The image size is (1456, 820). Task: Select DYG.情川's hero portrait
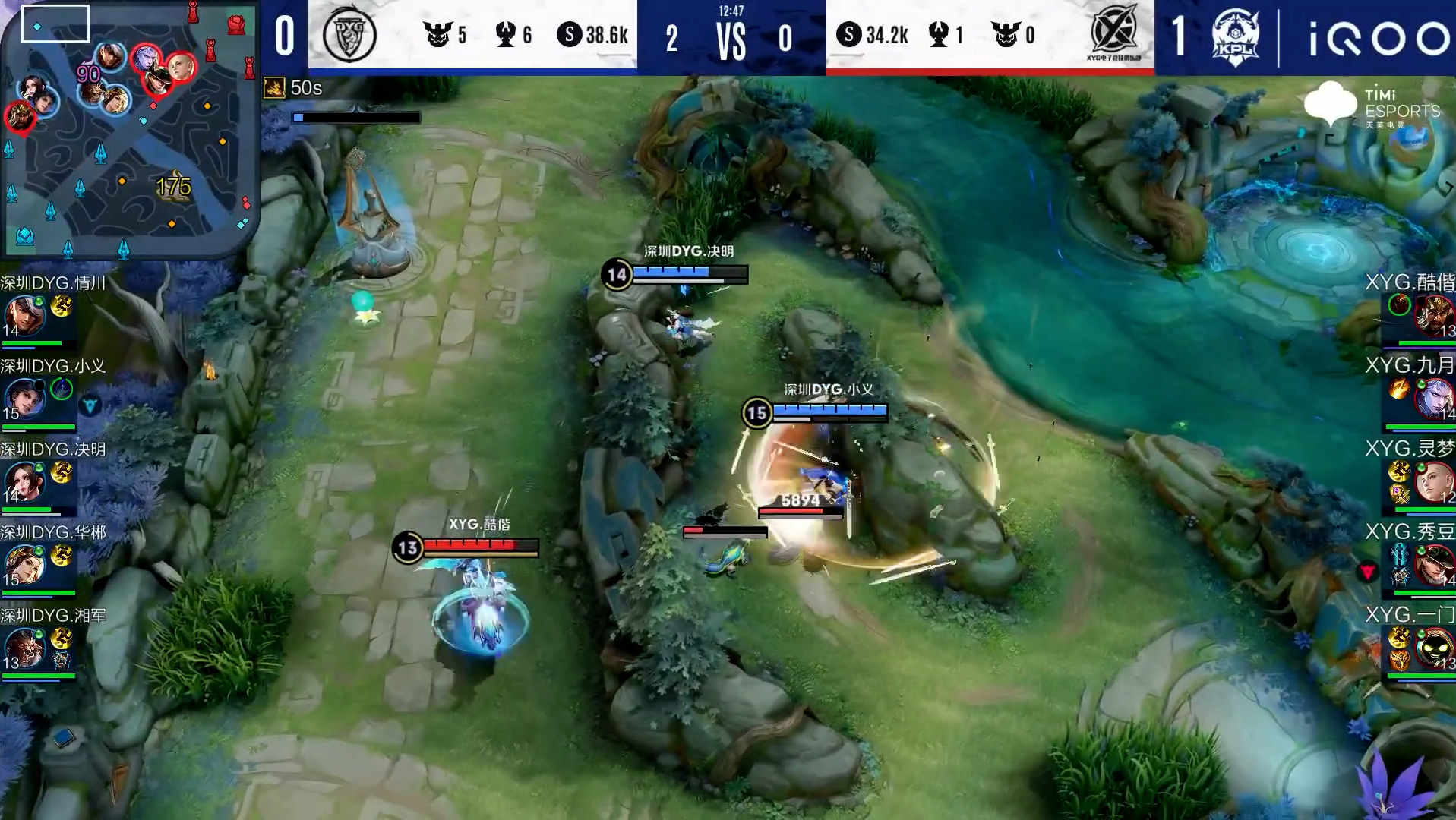24,315
